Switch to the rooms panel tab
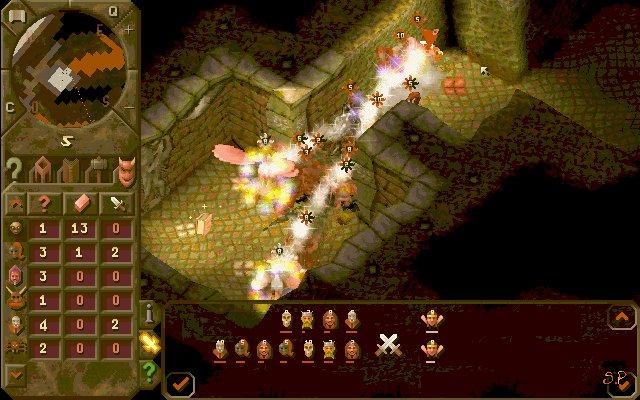 click(x=43, y=168)
